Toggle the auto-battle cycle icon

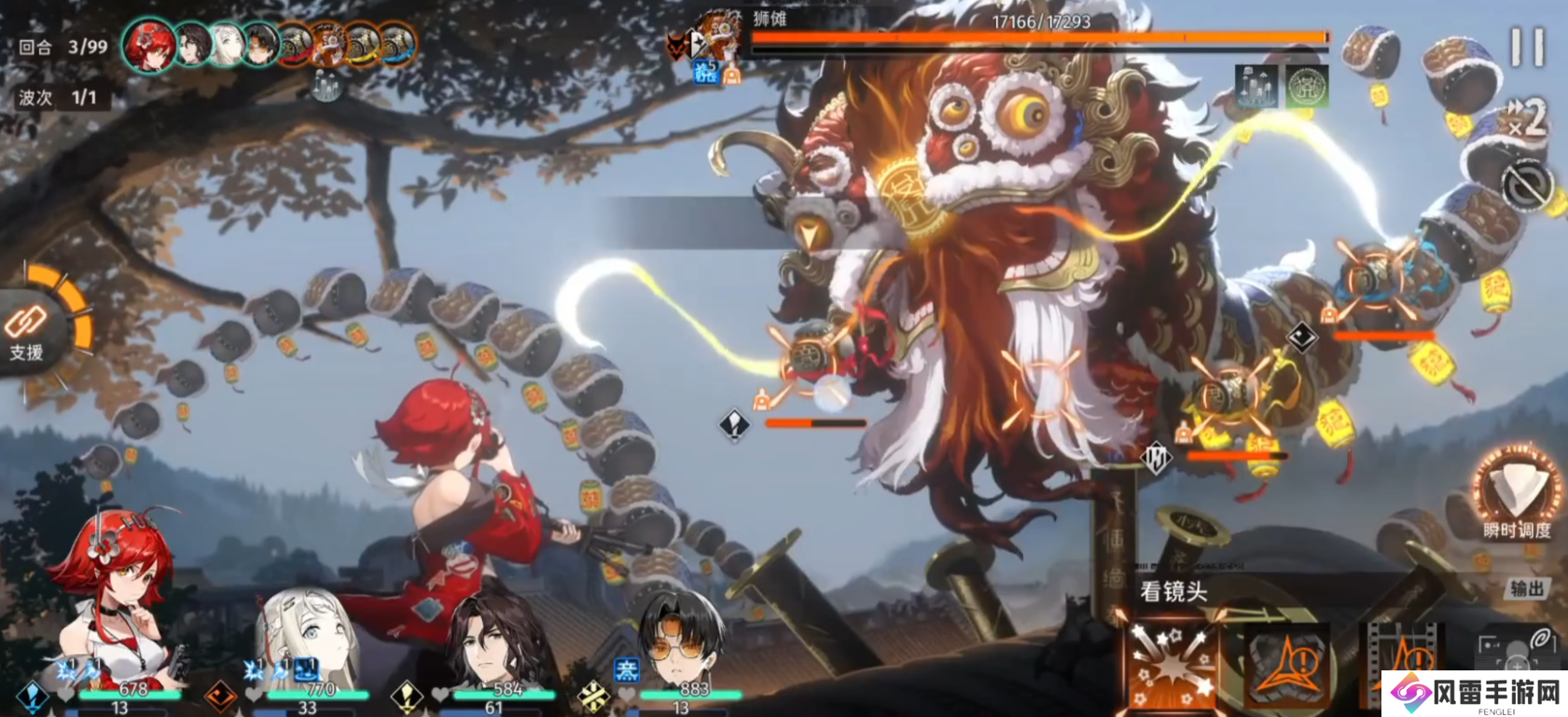[x=1527, y=186]
